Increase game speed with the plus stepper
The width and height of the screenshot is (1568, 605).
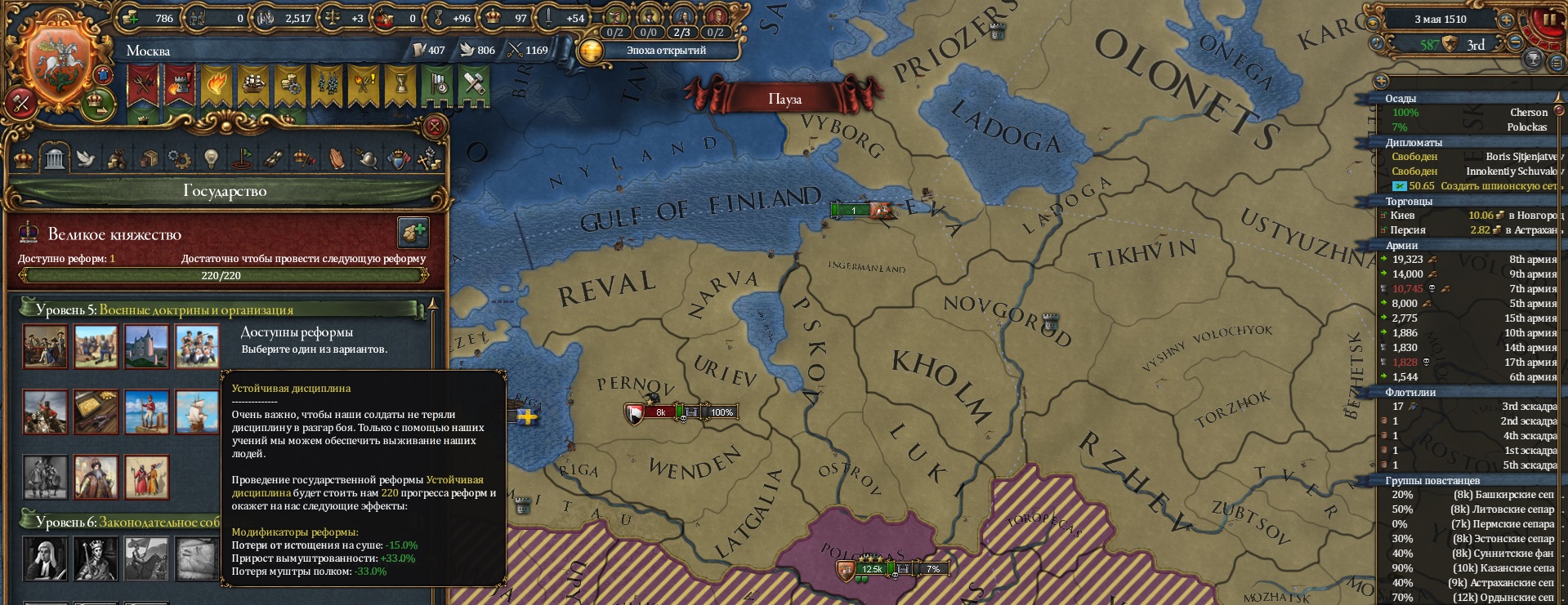click(x=1507, y=20)
